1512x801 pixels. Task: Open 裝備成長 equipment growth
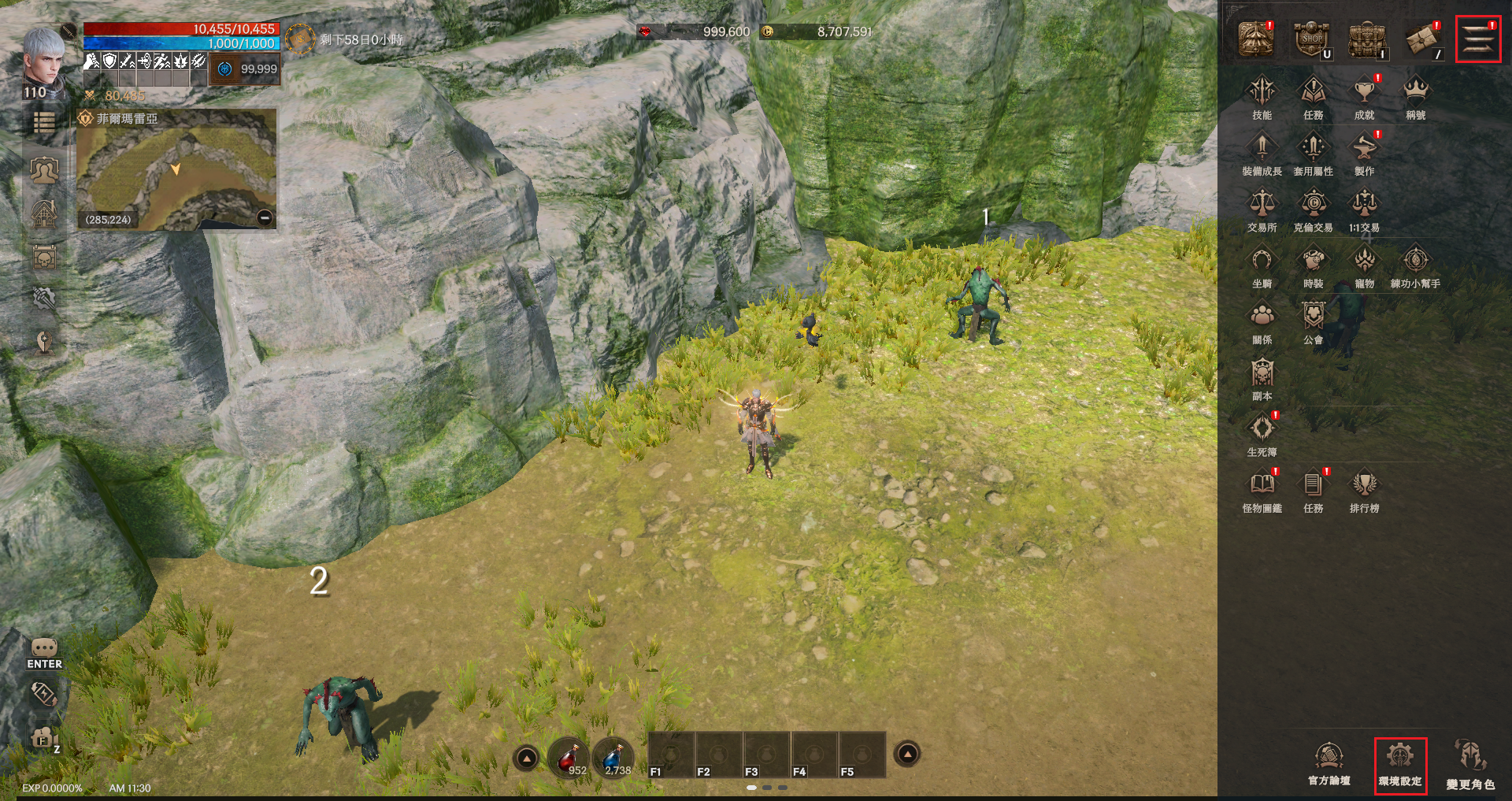point(1262,154)
